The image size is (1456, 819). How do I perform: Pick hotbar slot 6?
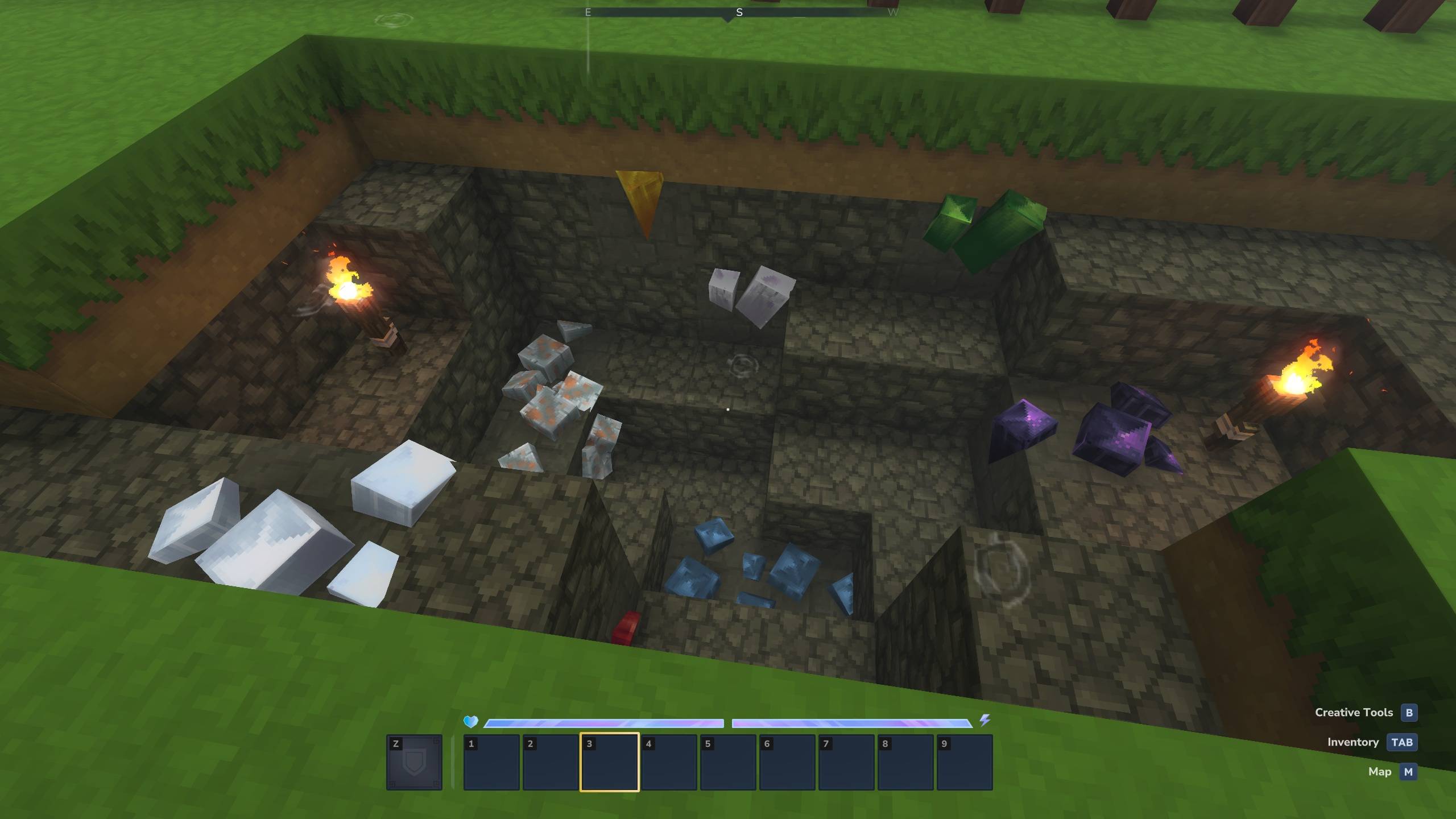[x=787, y=762]
